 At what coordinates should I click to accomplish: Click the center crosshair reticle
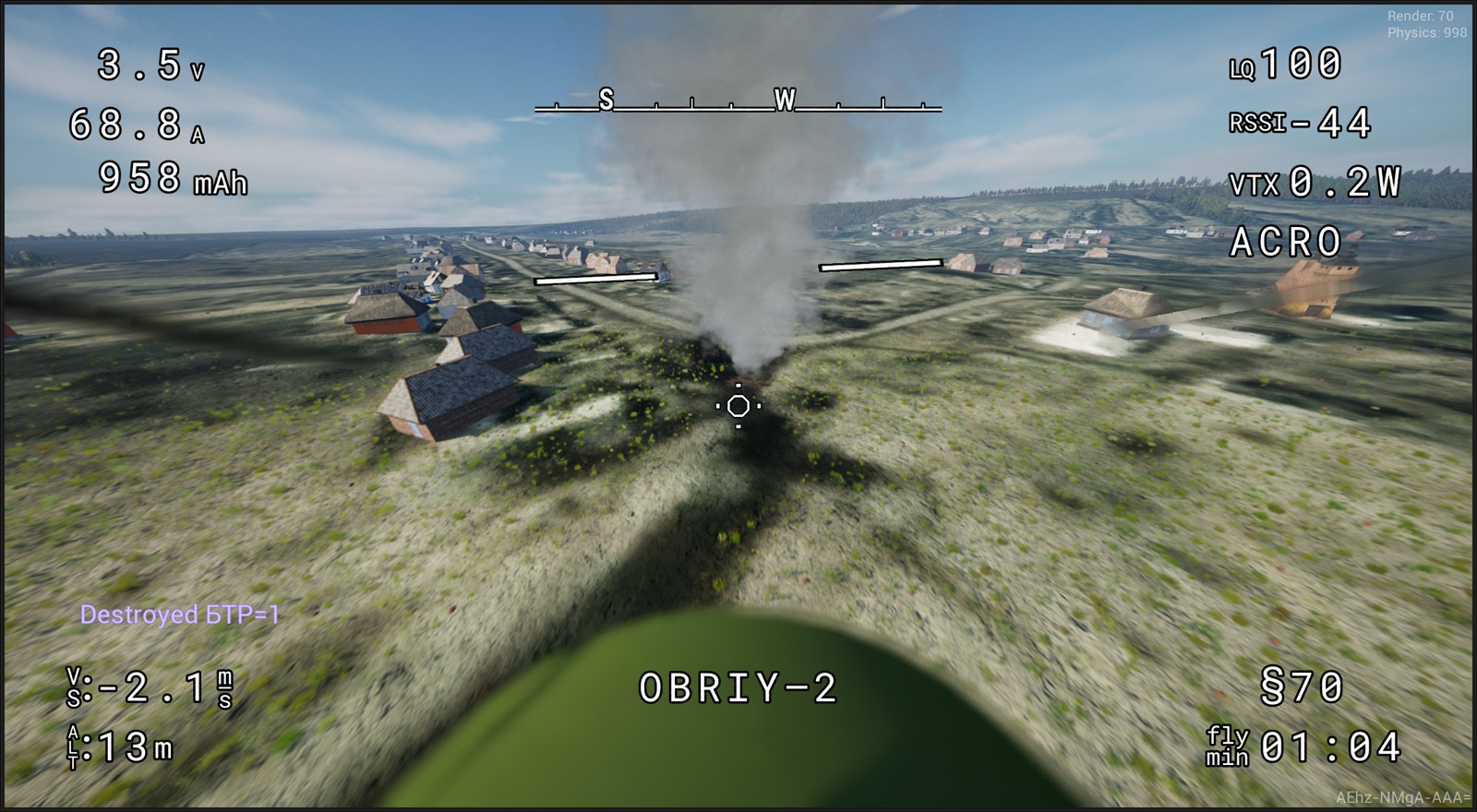click(x=739, y=406)
